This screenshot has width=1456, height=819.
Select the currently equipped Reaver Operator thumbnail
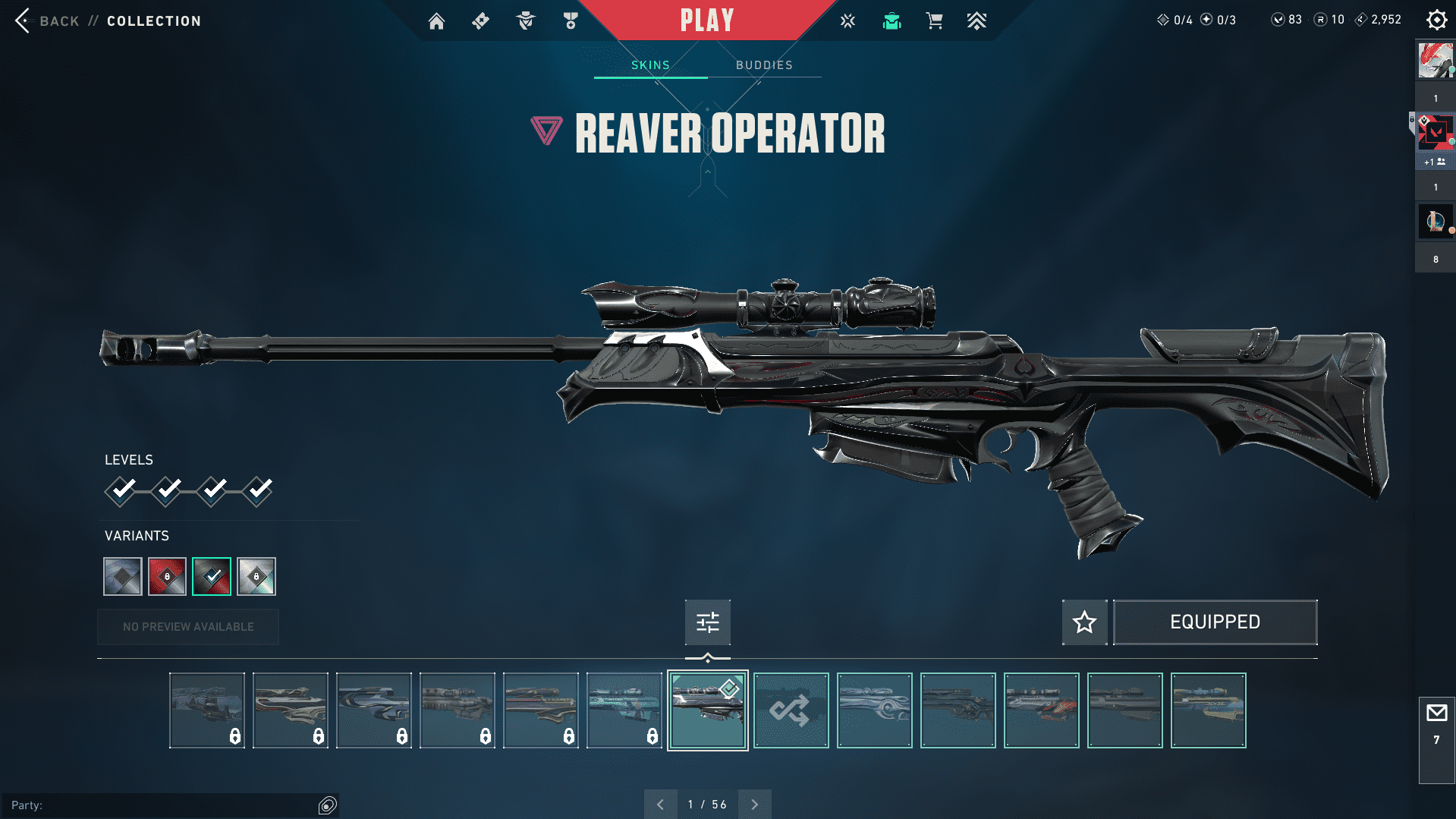coord(707,710)
